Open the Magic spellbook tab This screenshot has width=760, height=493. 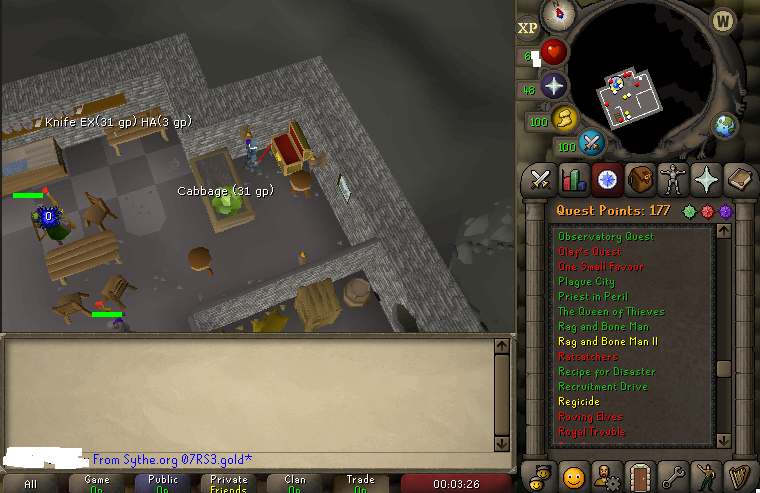(740, 180)
